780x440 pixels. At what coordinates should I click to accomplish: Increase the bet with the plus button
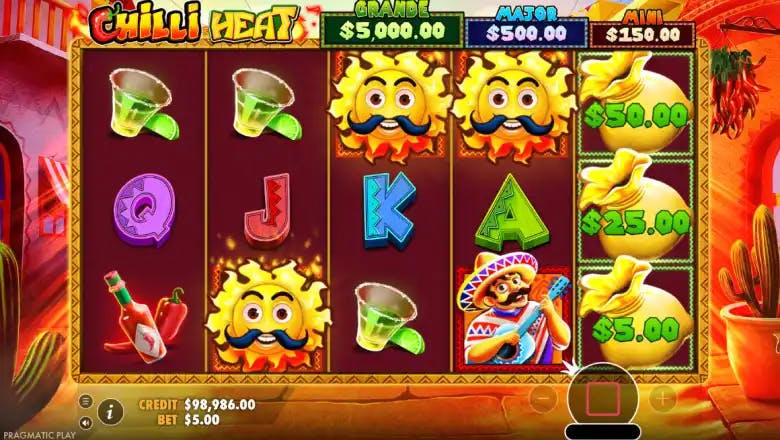(x=664, y=397)
